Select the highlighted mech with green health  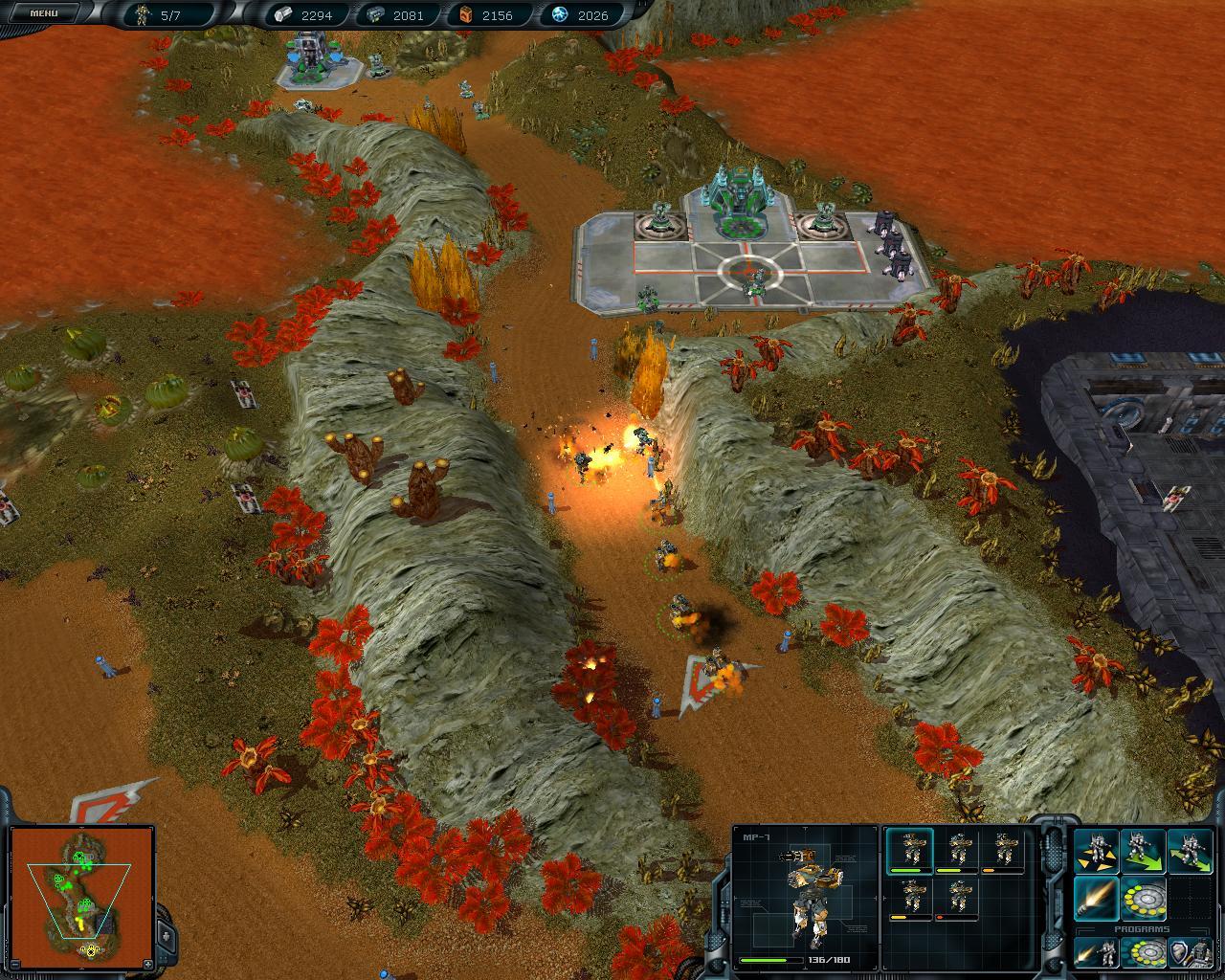910,851
